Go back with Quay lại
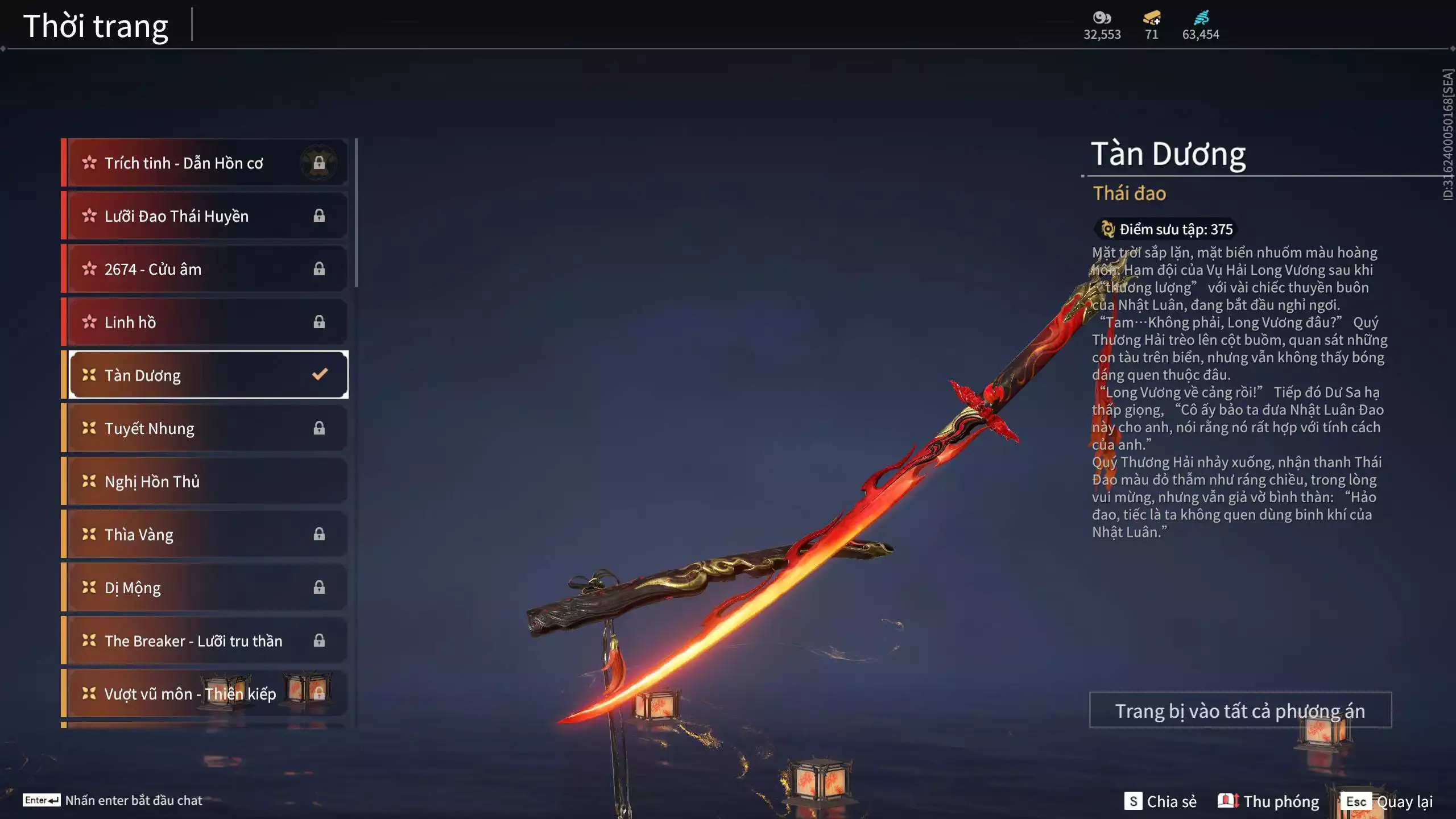 (x=1389, y=801)
